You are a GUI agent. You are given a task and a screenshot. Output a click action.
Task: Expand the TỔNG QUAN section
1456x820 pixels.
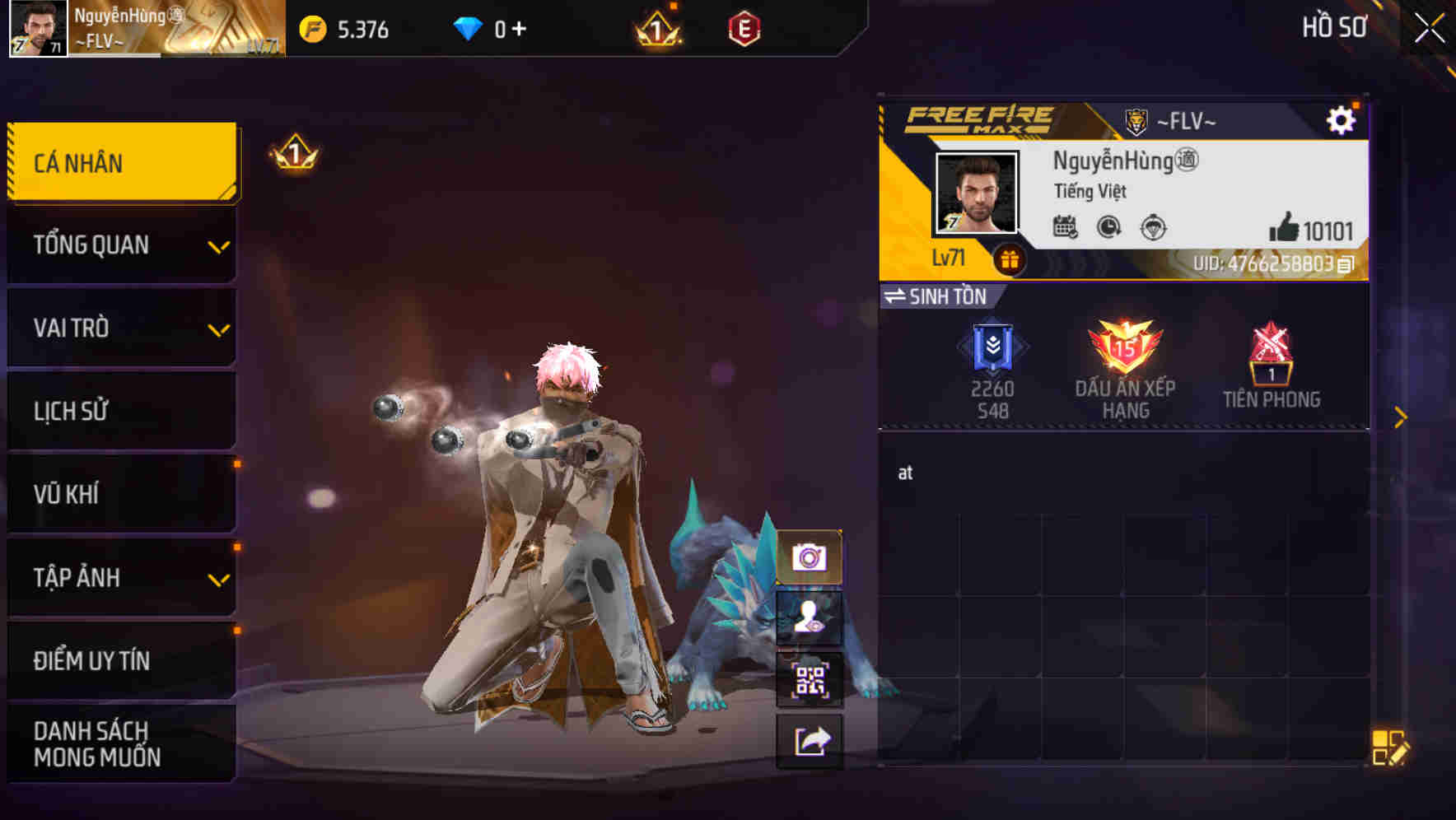[x=119, y=245]
